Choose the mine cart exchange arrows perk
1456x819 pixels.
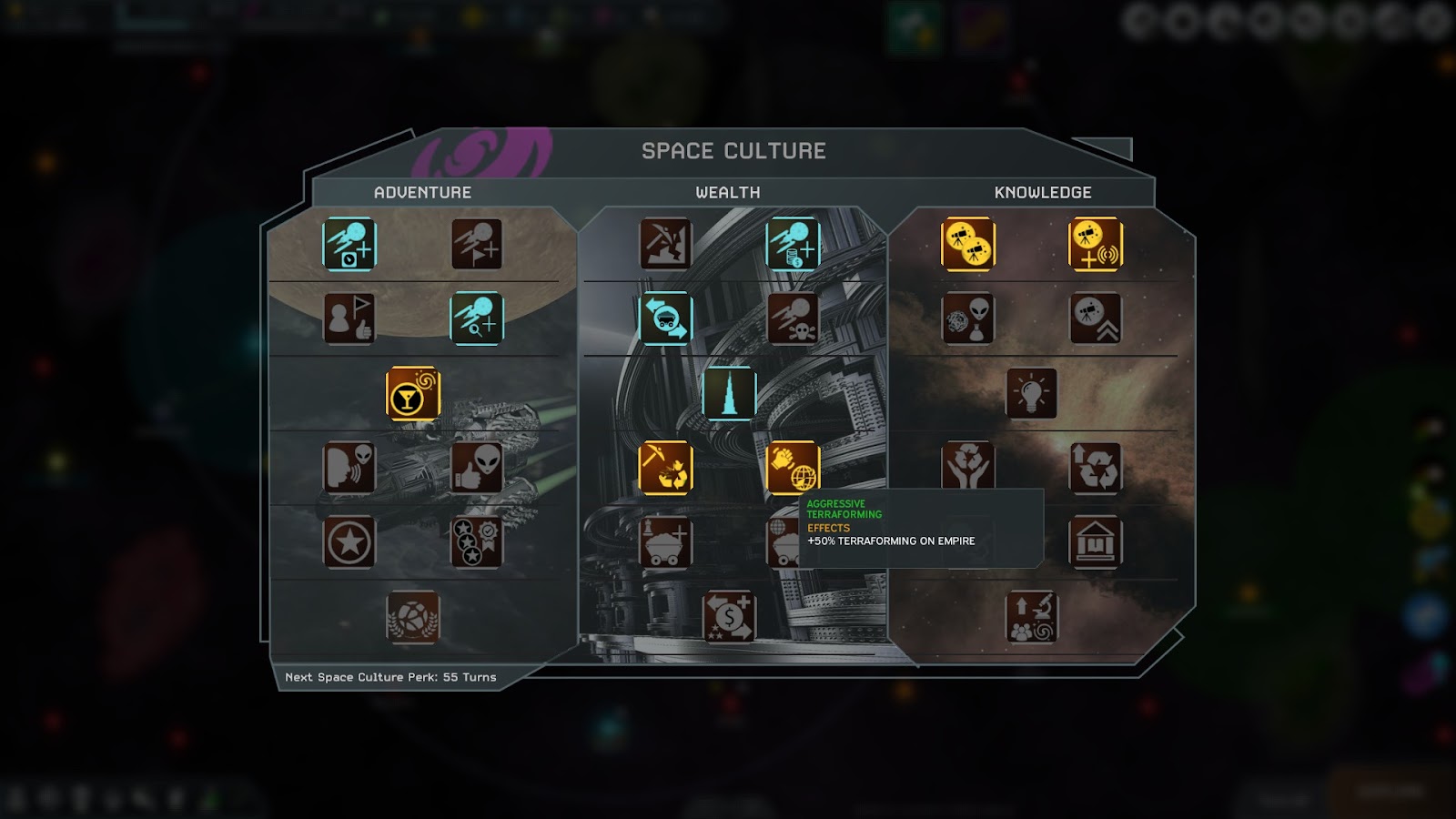click(x=665, y=318)
